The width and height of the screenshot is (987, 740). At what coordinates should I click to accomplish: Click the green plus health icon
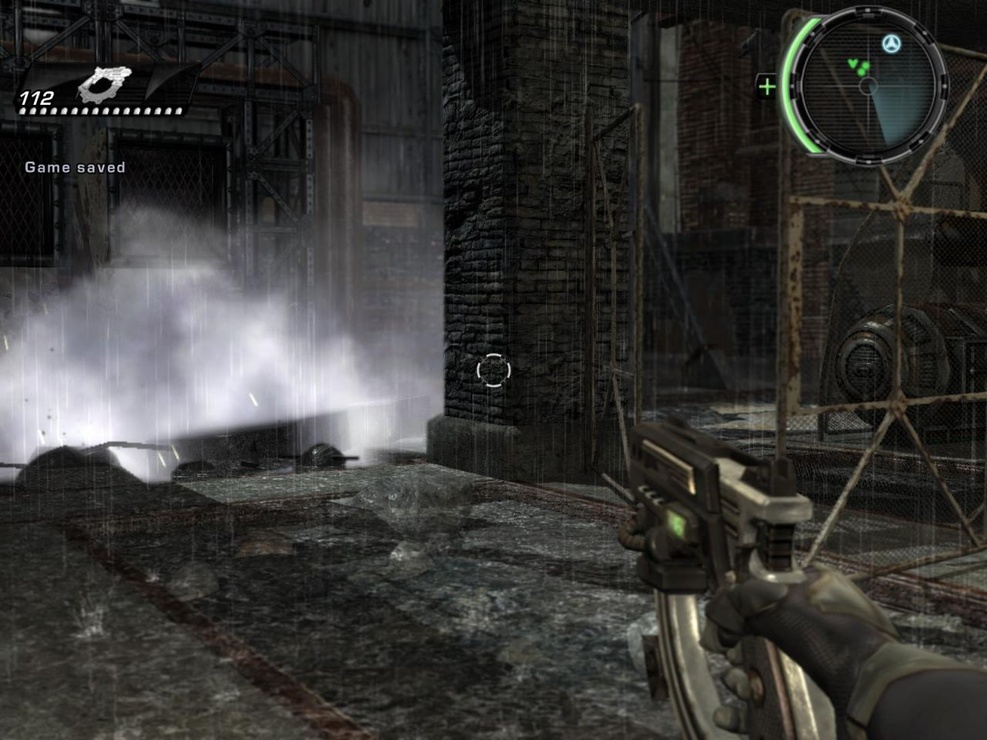click(x=767, y=86)
